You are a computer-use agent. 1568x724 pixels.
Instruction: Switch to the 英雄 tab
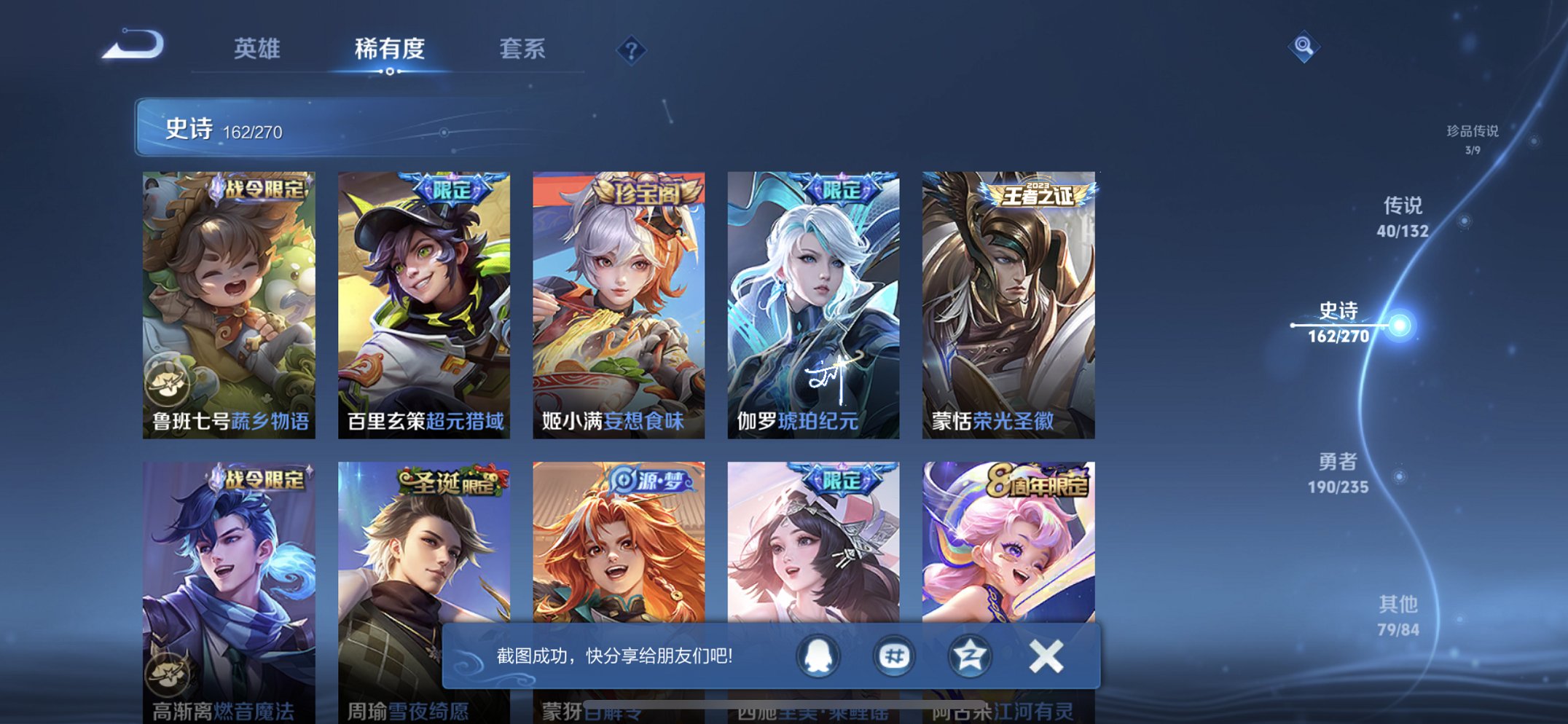pos(259,50)
